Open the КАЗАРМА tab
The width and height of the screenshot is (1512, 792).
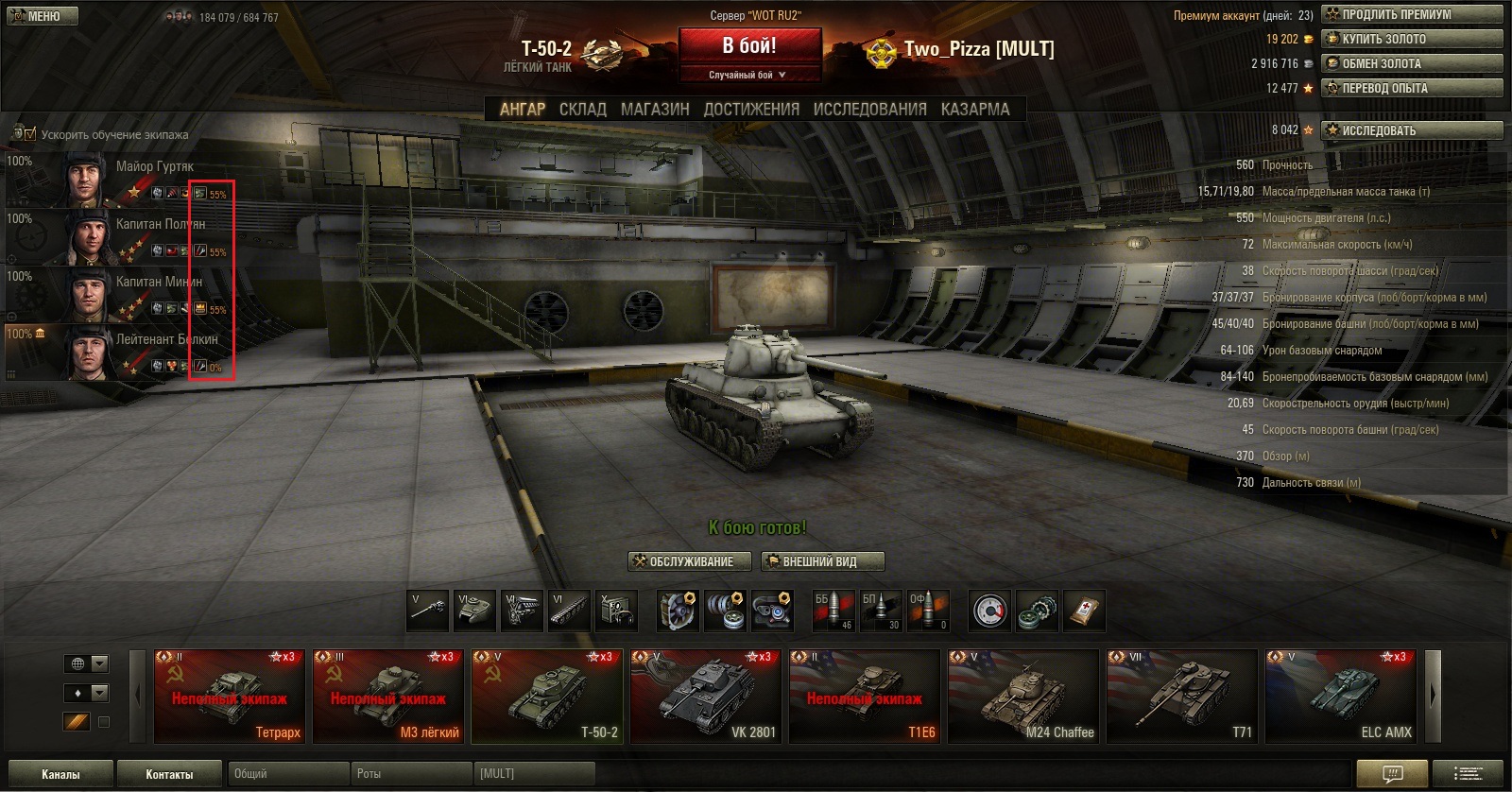(x=974, y=110)
